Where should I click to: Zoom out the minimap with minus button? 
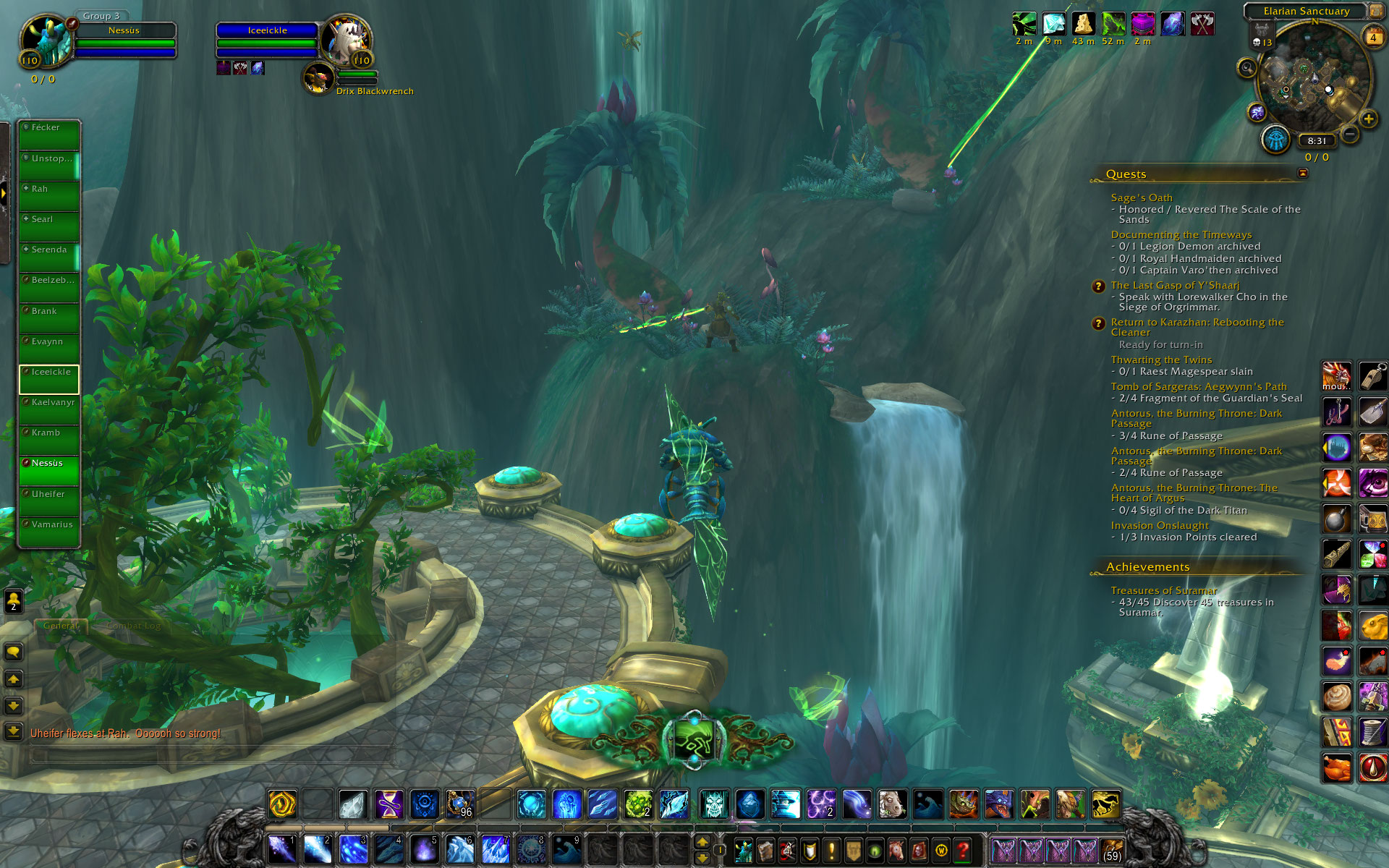(1350, 134)
